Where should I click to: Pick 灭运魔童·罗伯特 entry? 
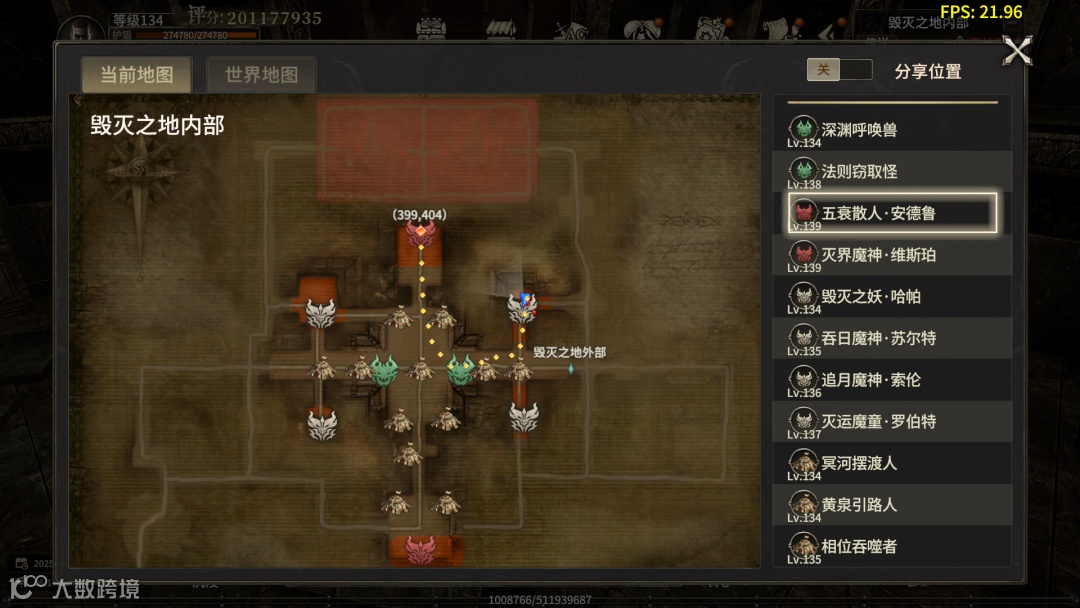click(892, 422)
